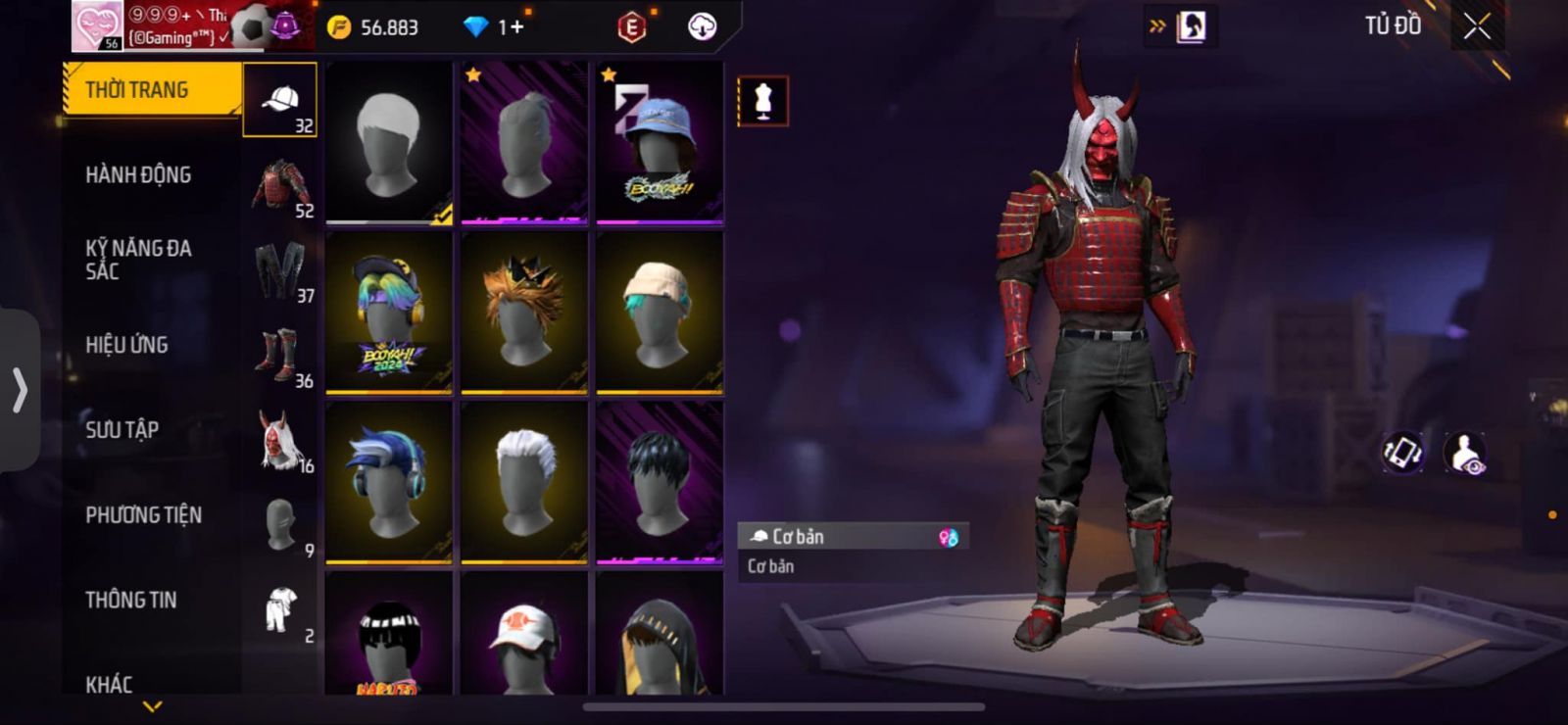Go to the Sưu Tập tab

(122, 430)
